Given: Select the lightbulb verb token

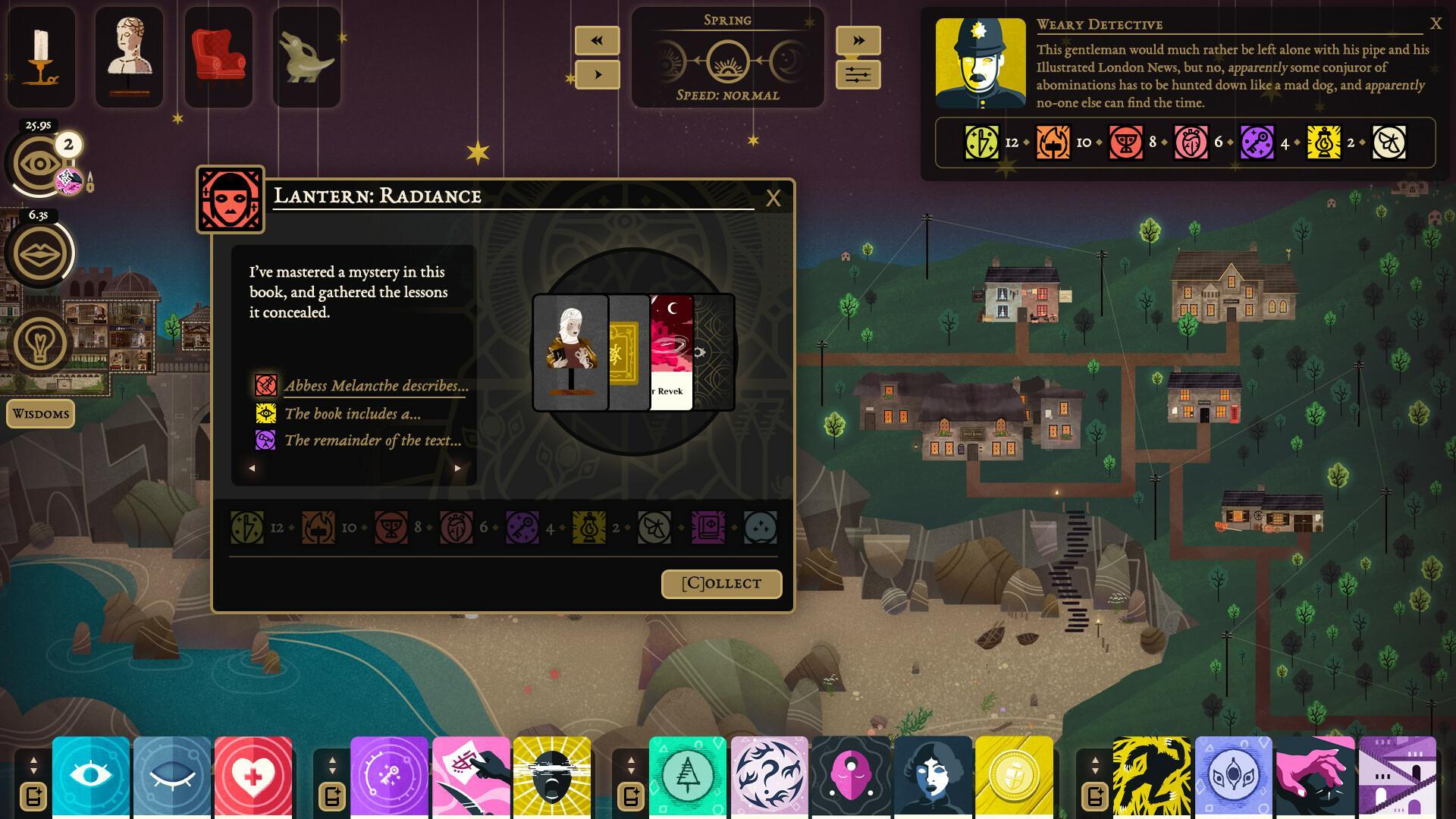Looking at the screenshot, I should tap(39, 343).
